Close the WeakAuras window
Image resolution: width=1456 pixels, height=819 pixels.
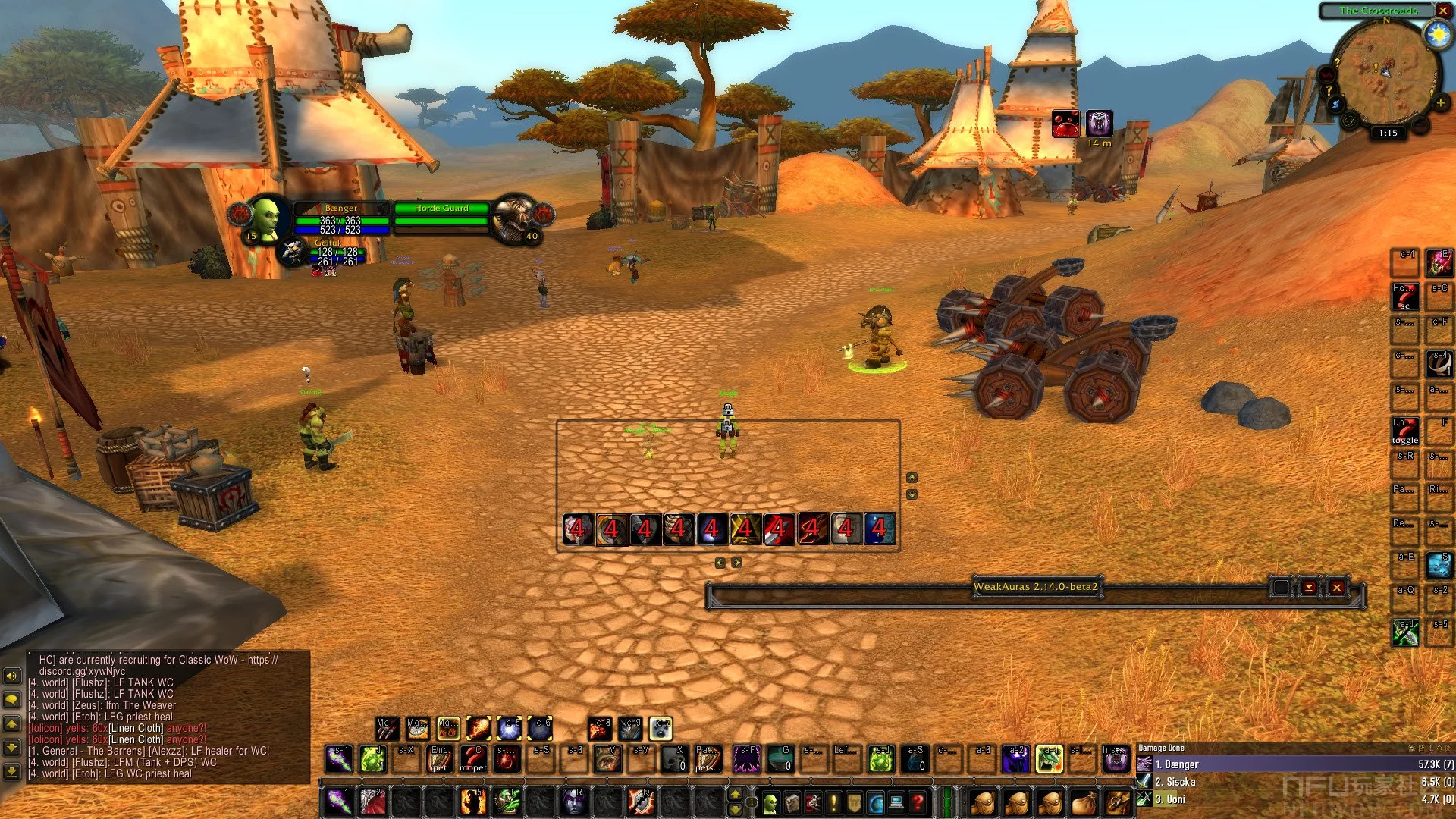tap(1337, 587)
